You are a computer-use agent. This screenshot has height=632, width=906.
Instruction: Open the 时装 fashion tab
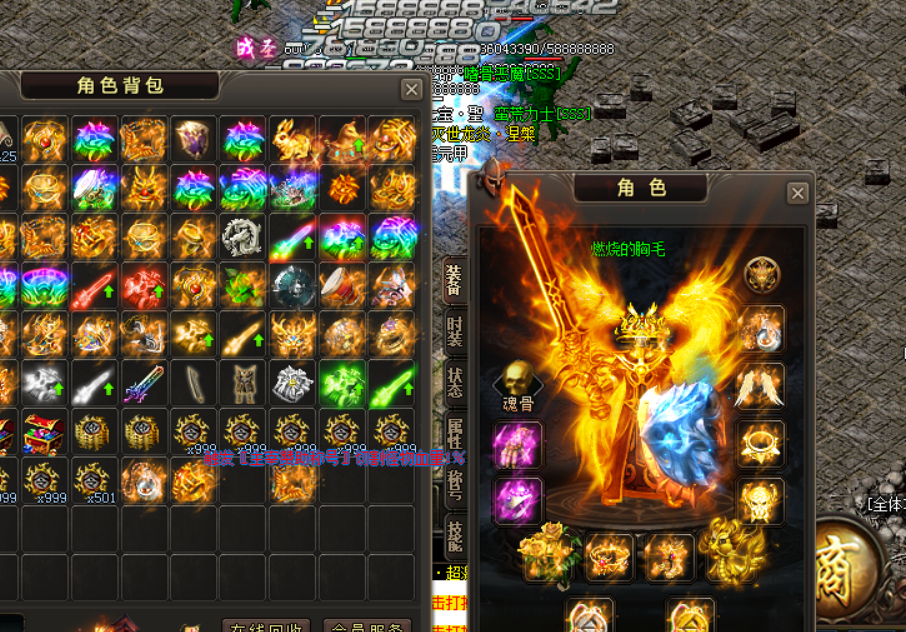[x=453, y=329]
